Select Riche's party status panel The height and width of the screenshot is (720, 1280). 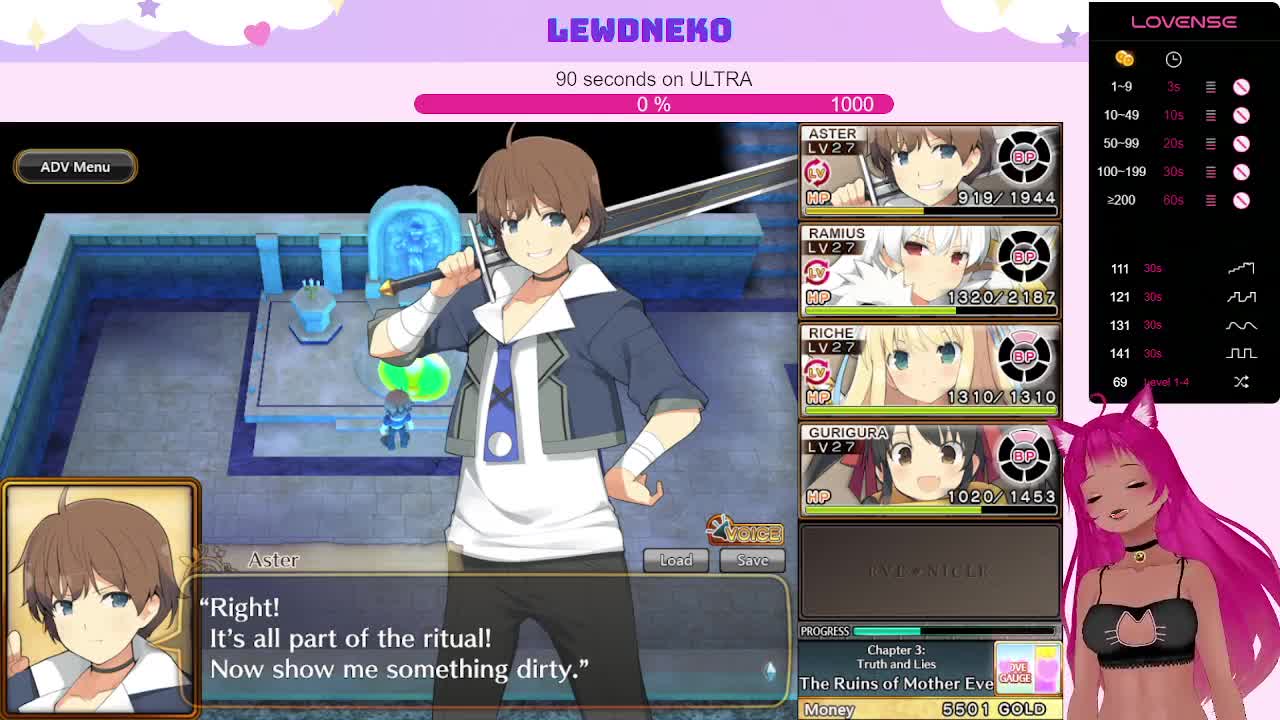coord(929,370)
